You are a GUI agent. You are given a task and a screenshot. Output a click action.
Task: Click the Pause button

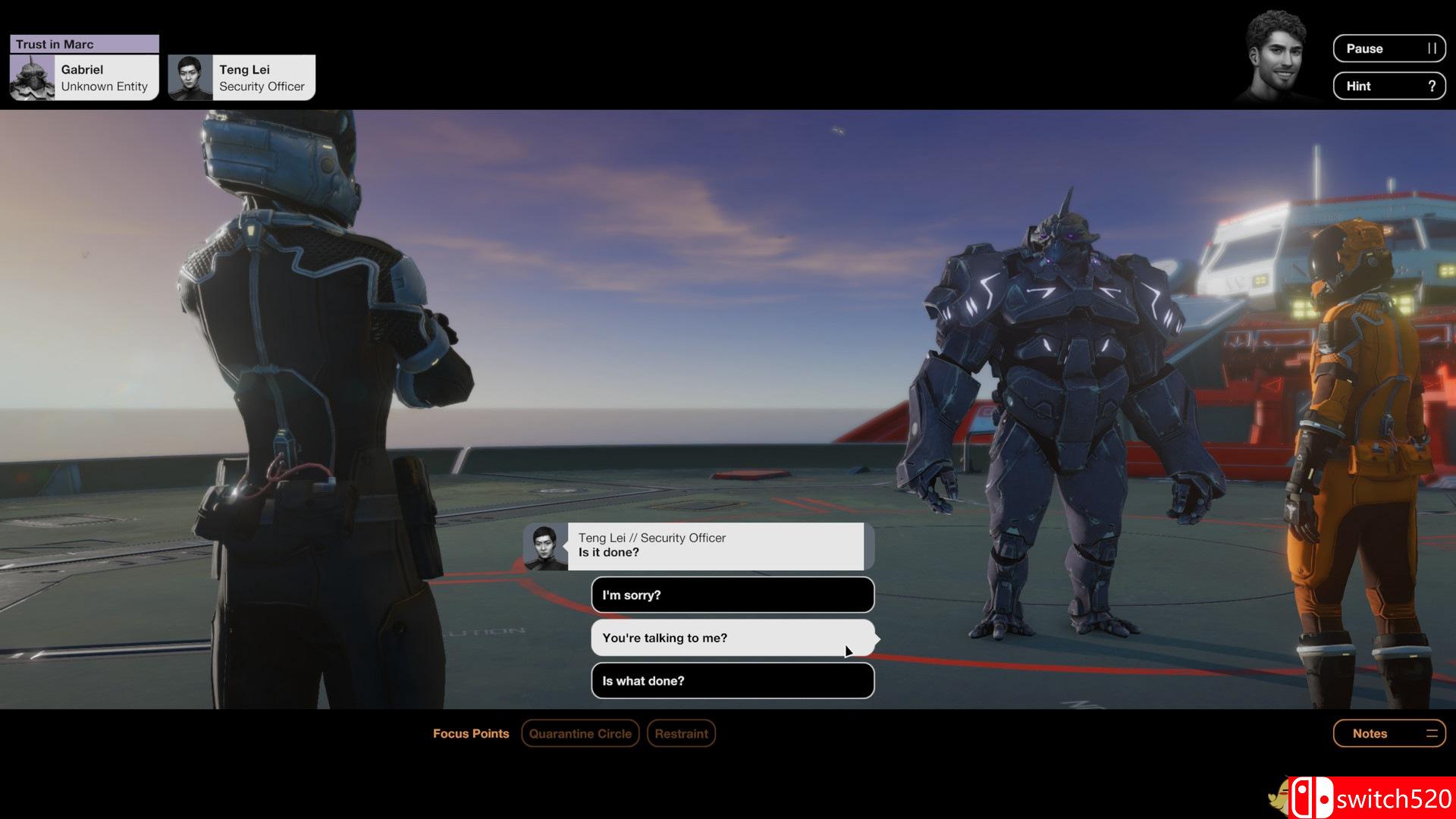(x=1389, y=49)
